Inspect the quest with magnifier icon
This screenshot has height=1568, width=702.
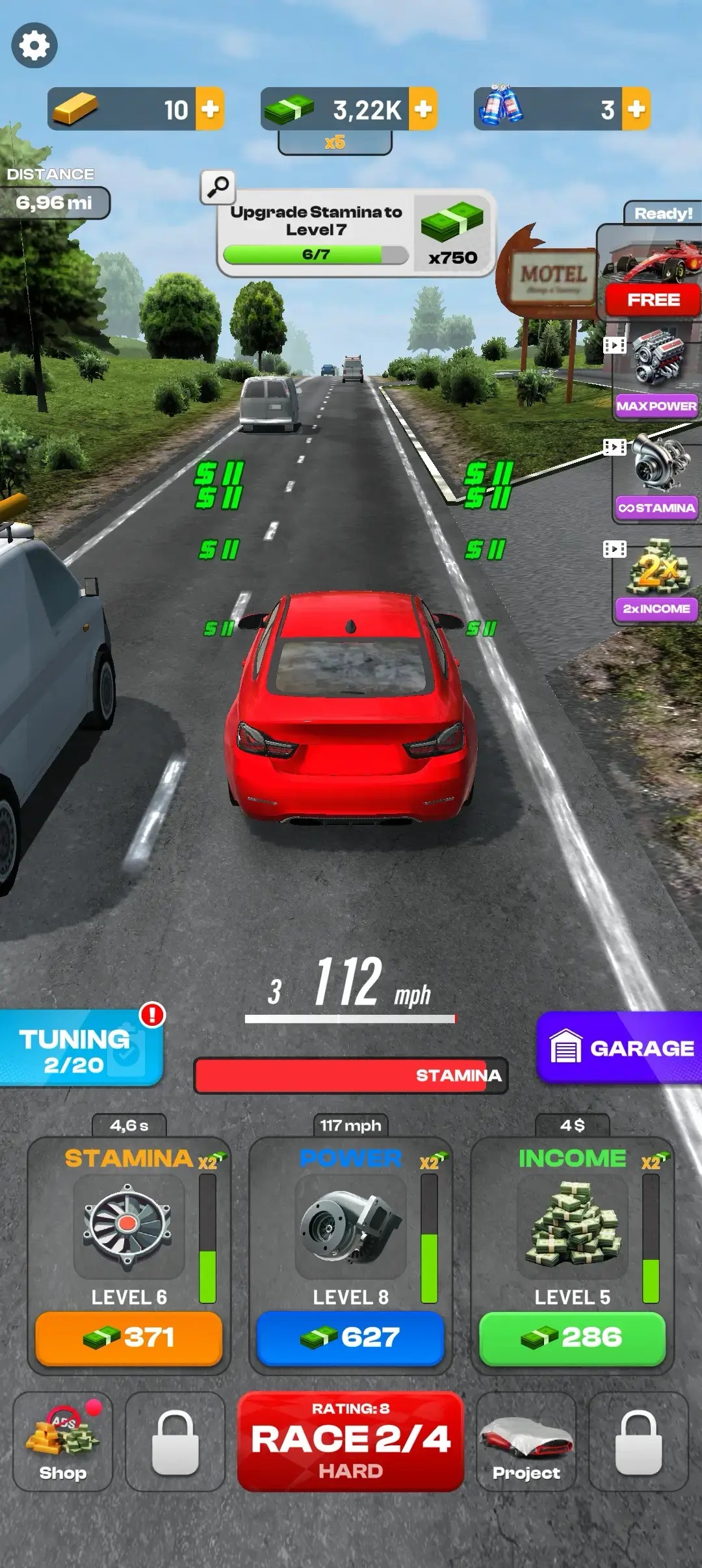(x=218, y=187)
